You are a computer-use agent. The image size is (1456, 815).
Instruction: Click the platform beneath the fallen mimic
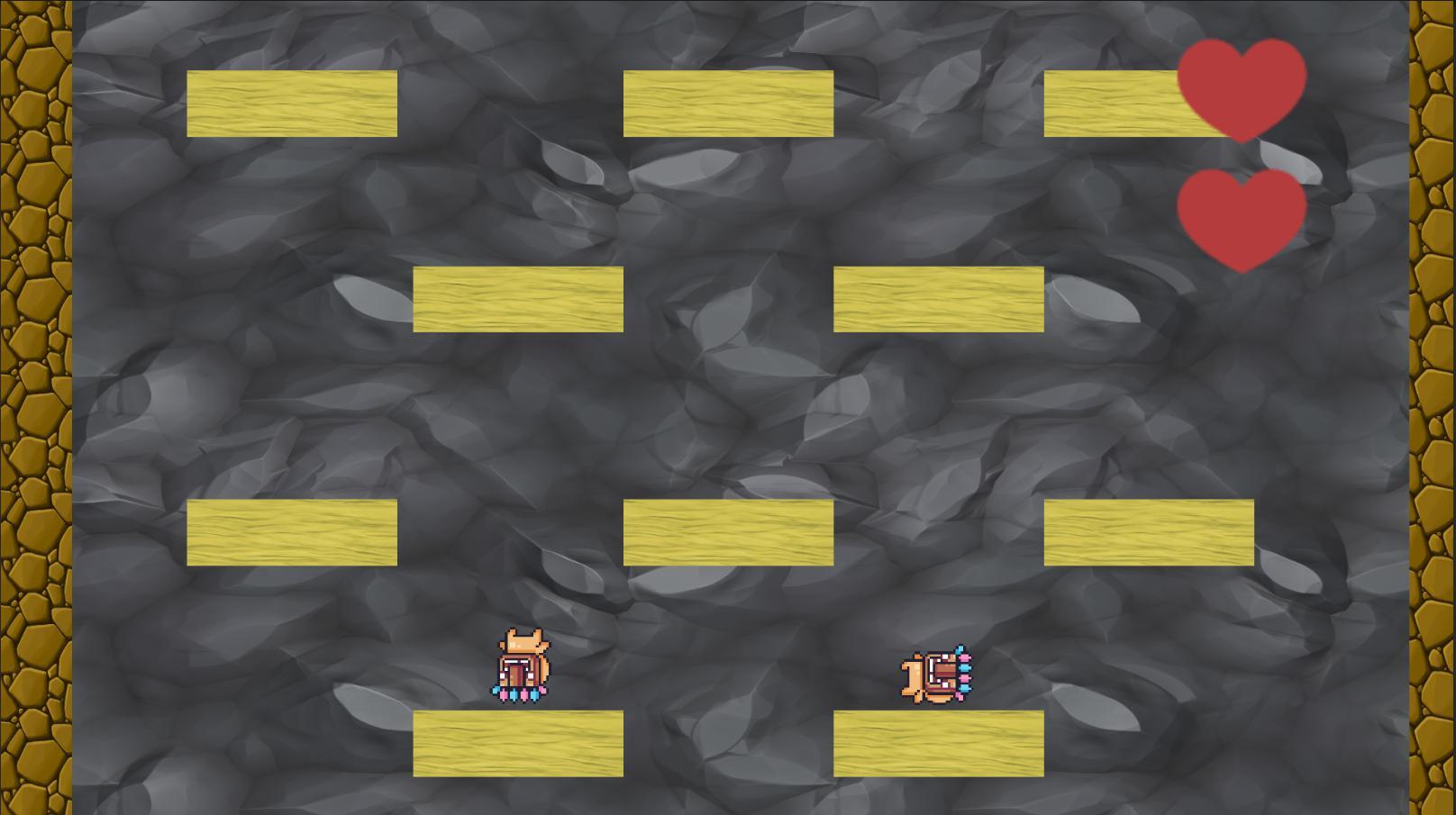pos(937,743)
